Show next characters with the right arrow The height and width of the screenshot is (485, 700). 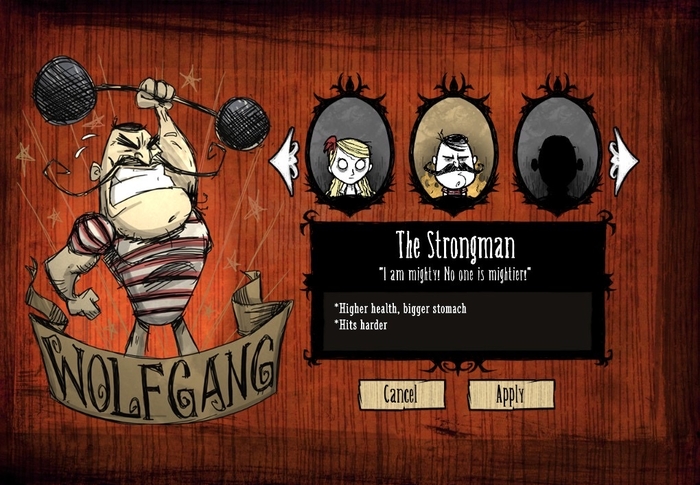click(x=626, y=156)
